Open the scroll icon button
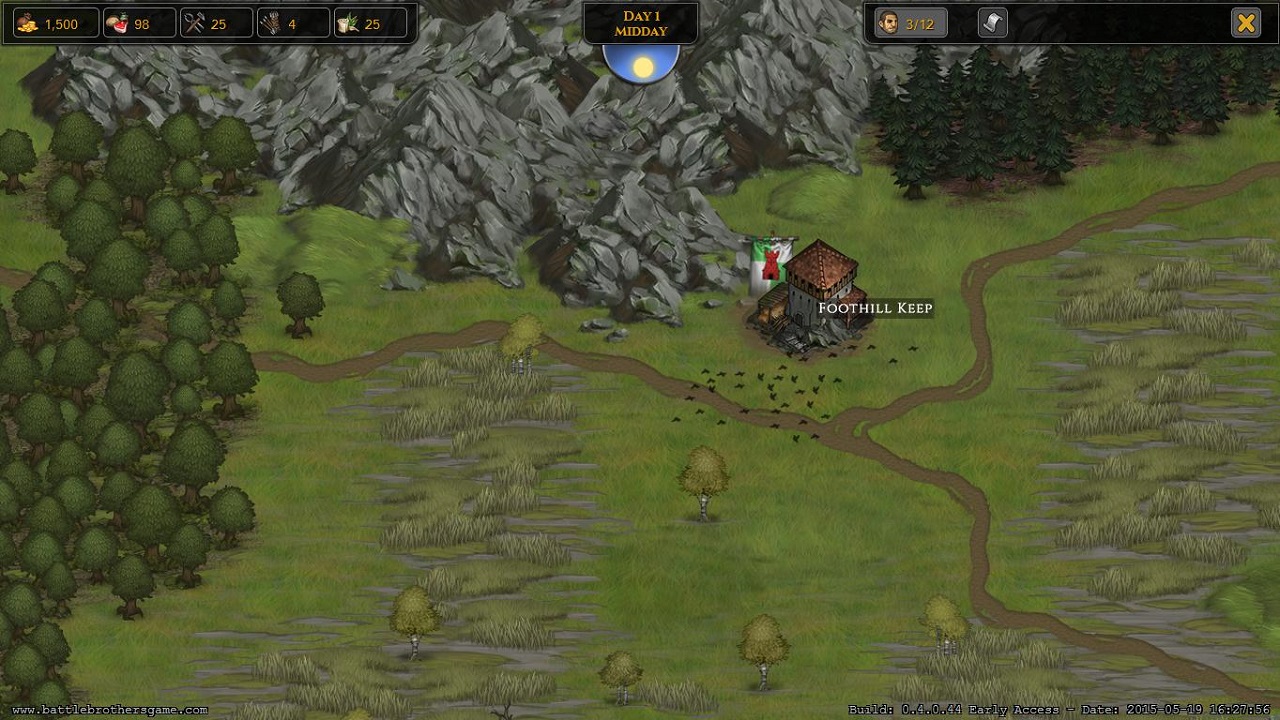This screenshot has height=720, width=1280. click(x=992, y=23)
